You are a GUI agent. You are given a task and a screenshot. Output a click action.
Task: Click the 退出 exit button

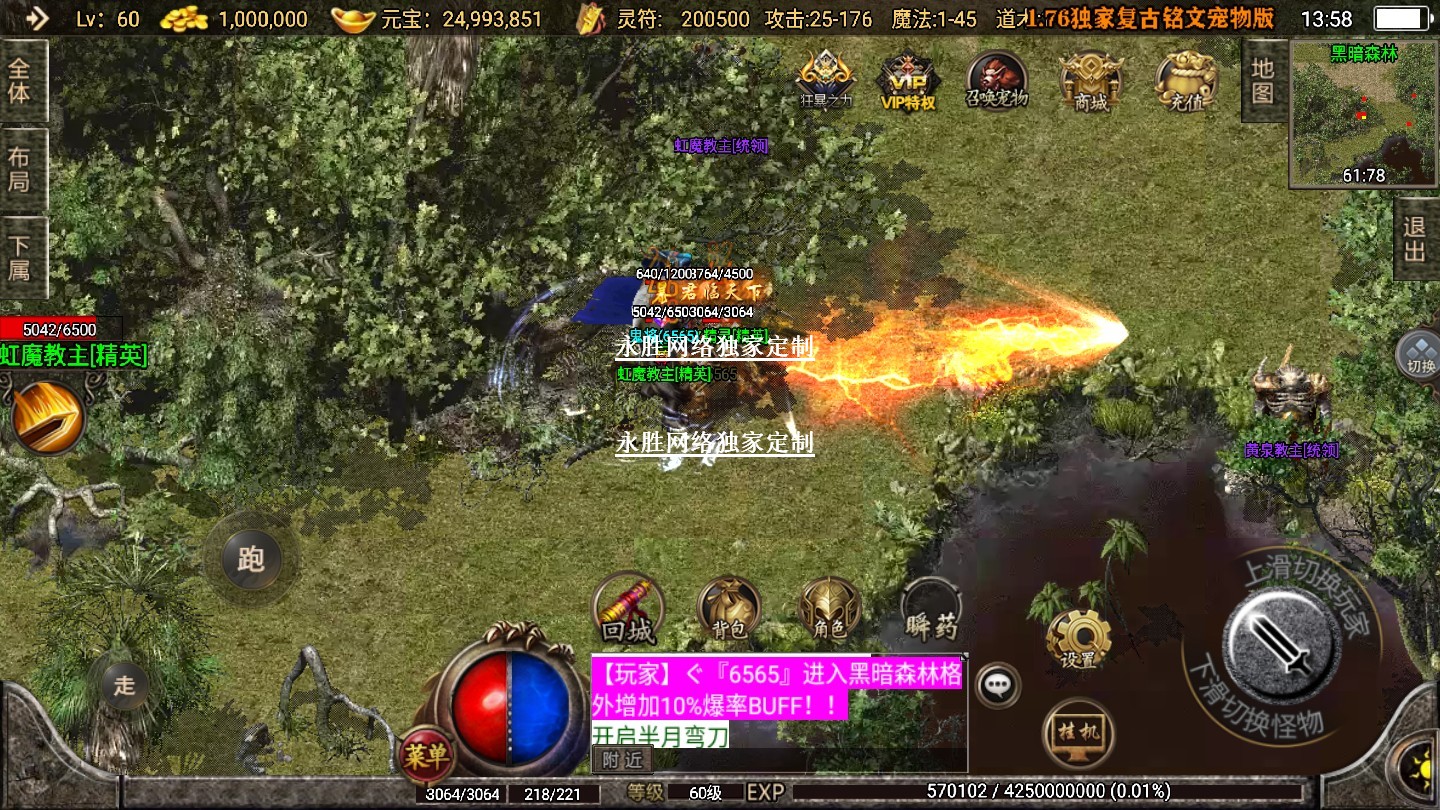pyautogui.click(x=1414, y=240)
